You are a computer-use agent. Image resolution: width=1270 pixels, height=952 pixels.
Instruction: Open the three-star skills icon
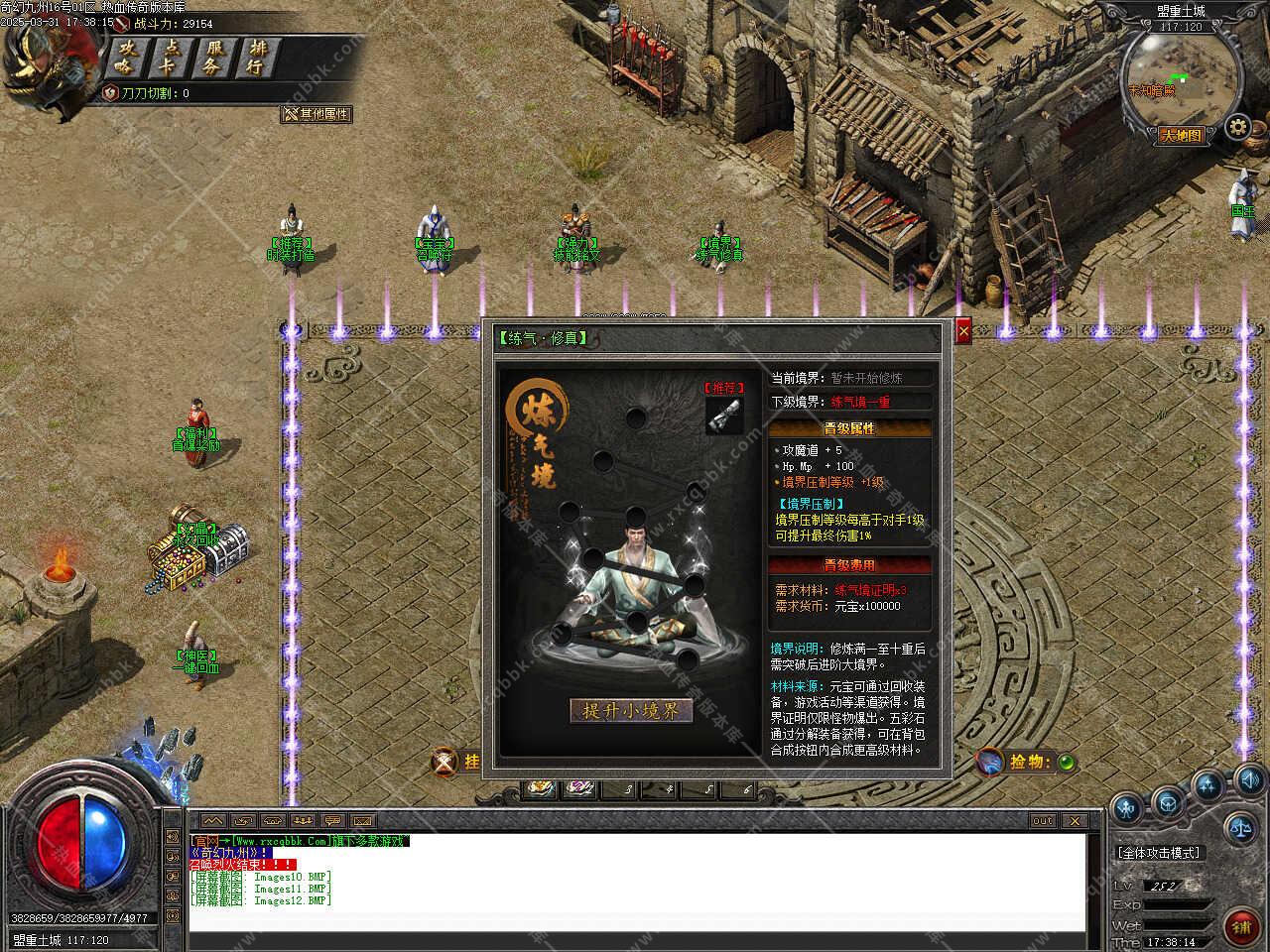(x=1207, y=787)
